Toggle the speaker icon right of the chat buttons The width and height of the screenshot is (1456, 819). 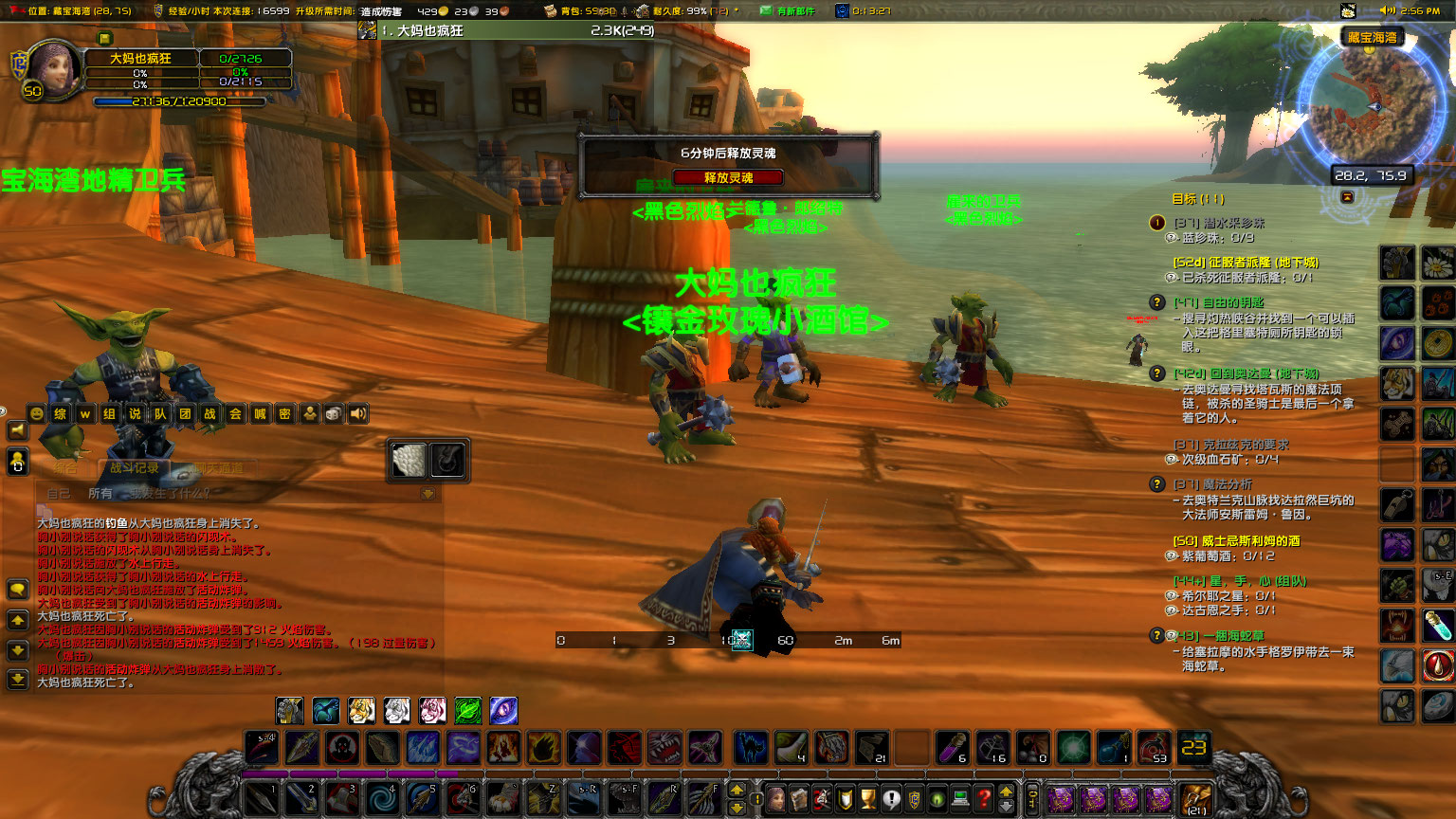[x=358, y=414]
